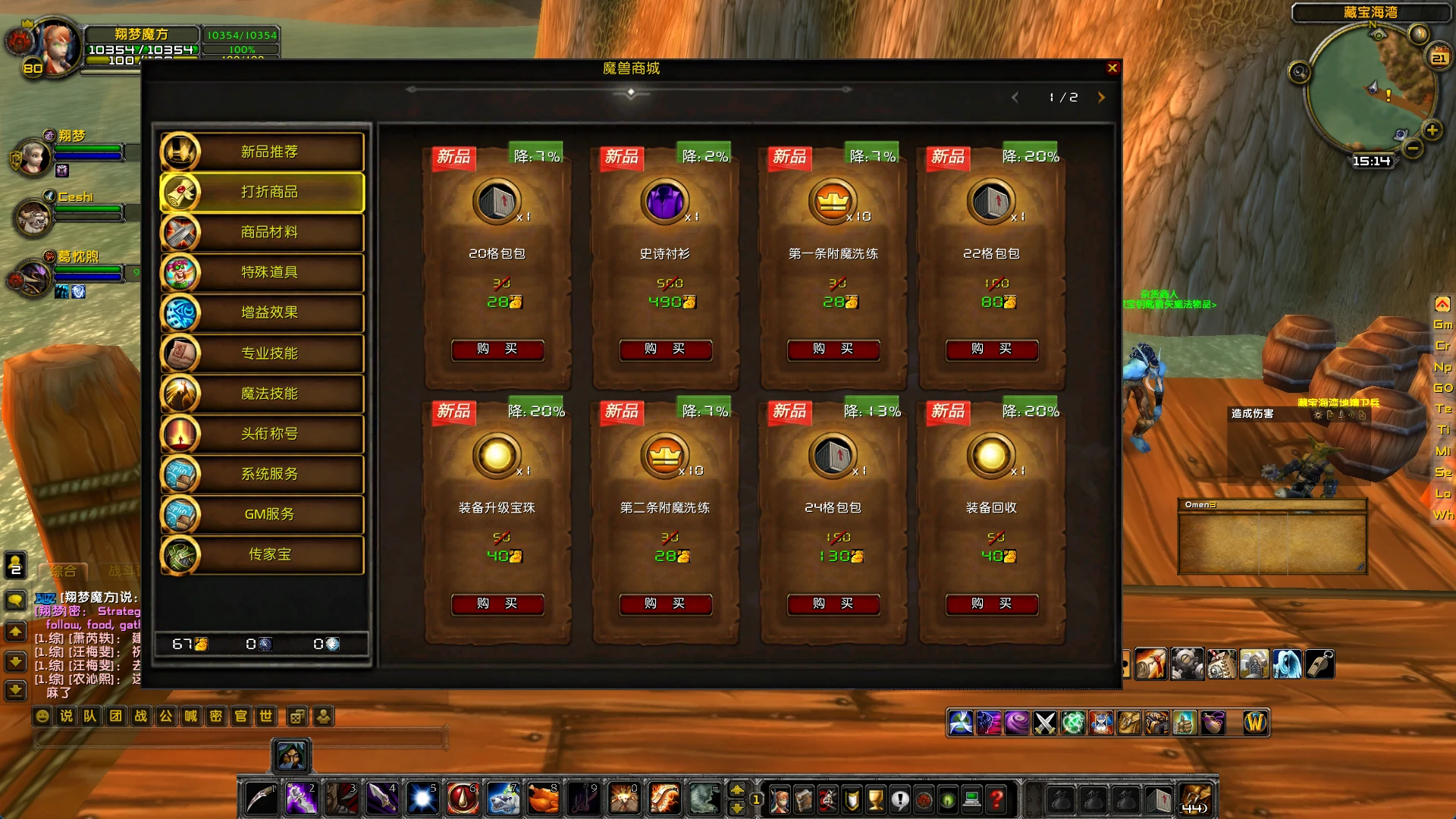The image size is (1456, 819).
Task: Select party member Ceshi's portrait
Action: [x=34, y=218]
